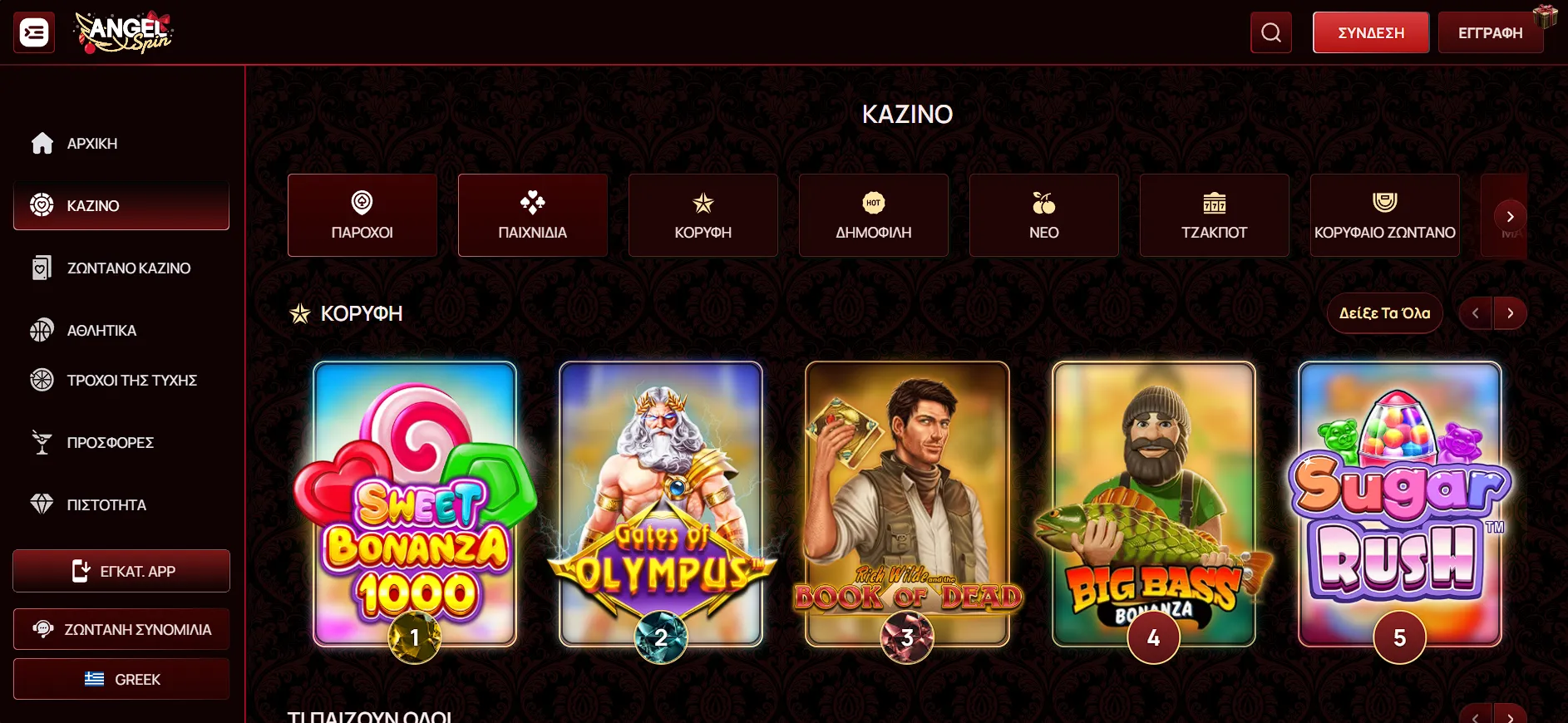This screenshot has height=723, width=1568.
Task: Show the ΠΡΟΣΦΟΡΕΣ offers page
Action: pyautogui.click(x=110, y=443)
